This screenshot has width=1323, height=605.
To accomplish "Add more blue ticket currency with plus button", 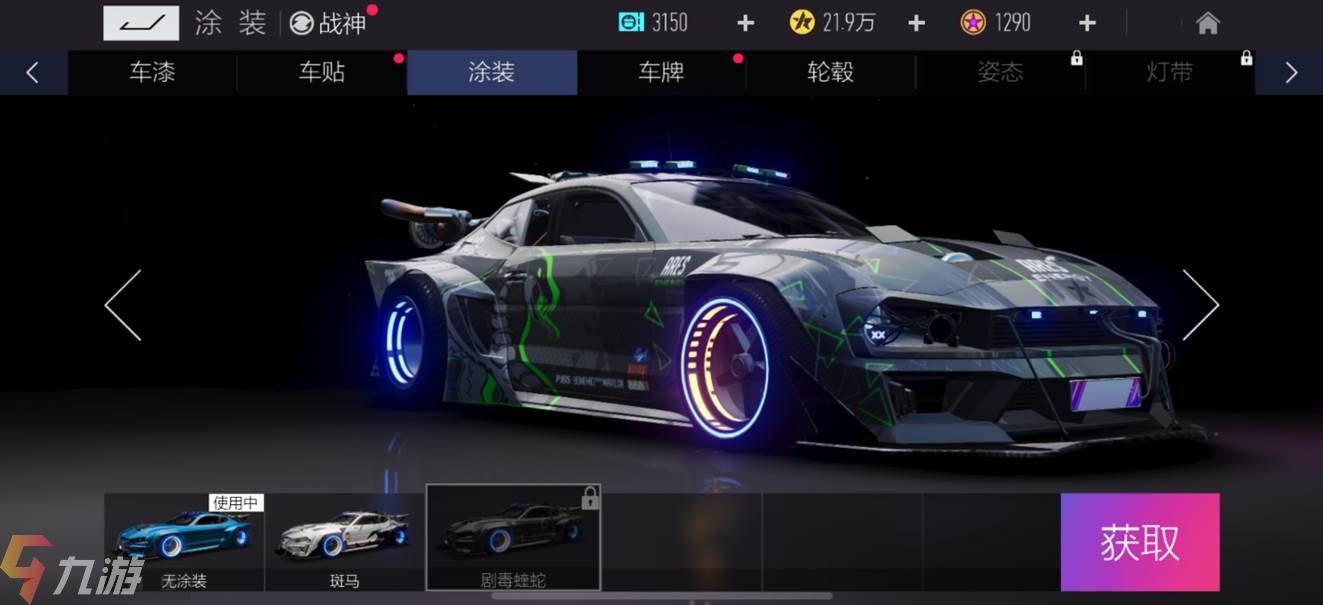I will tap(745, 23).
